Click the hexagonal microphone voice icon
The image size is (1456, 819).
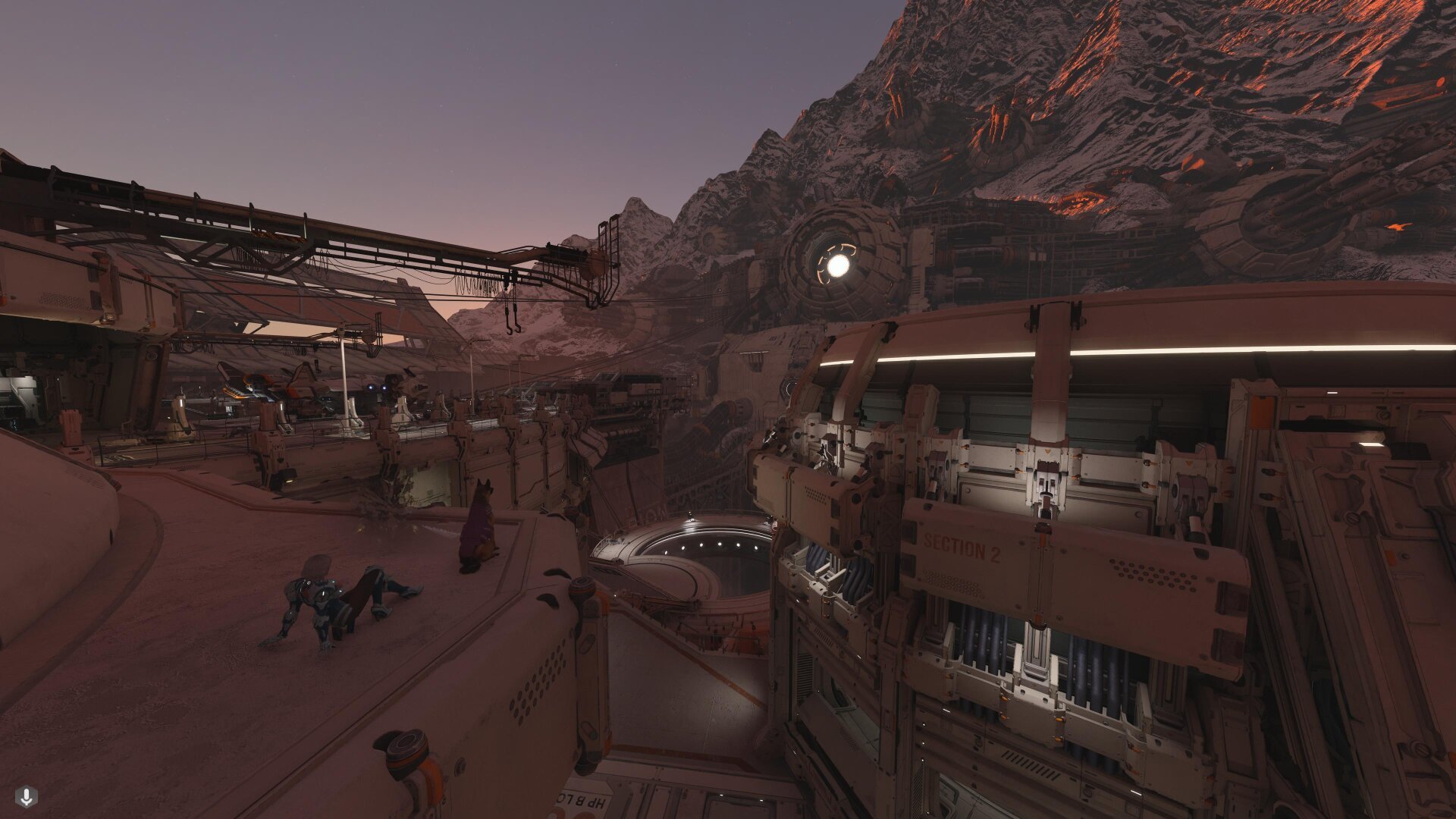point(27,796)
